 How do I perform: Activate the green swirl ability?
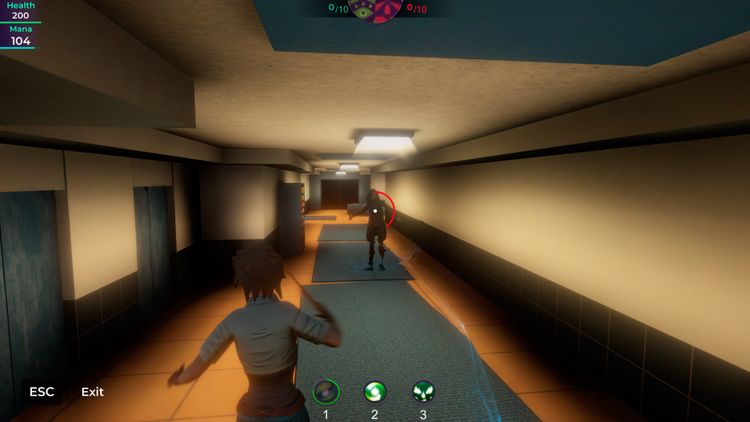click(x=375, y=391)
